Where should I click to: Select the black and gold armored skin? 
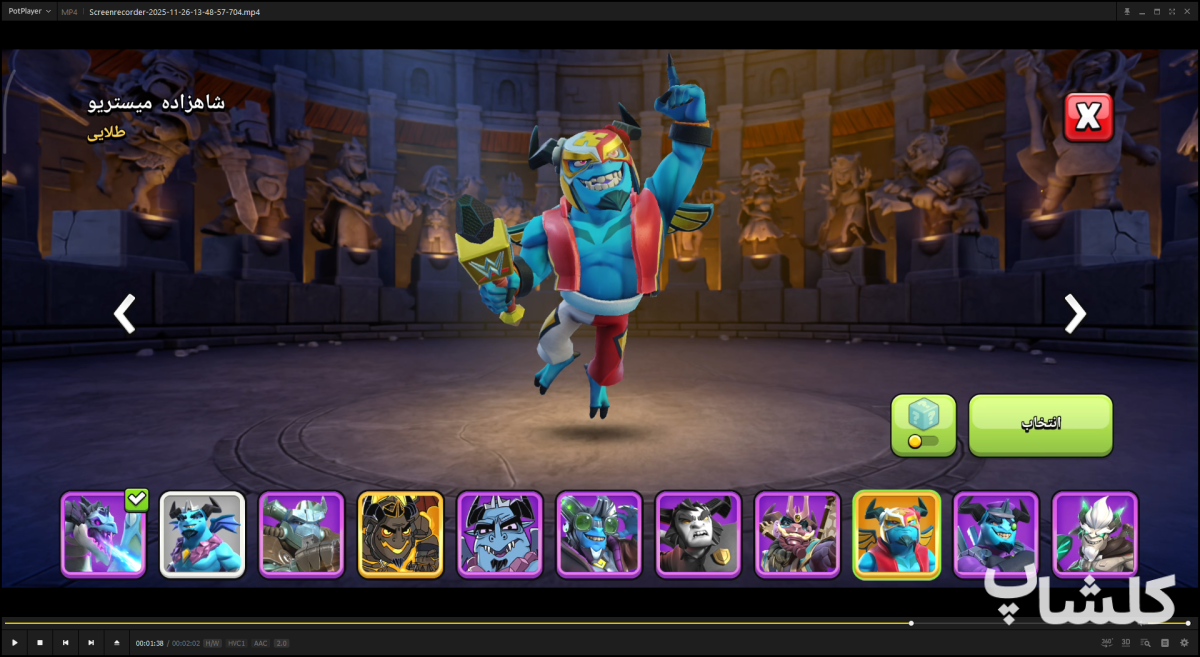(x=400, y=534)
